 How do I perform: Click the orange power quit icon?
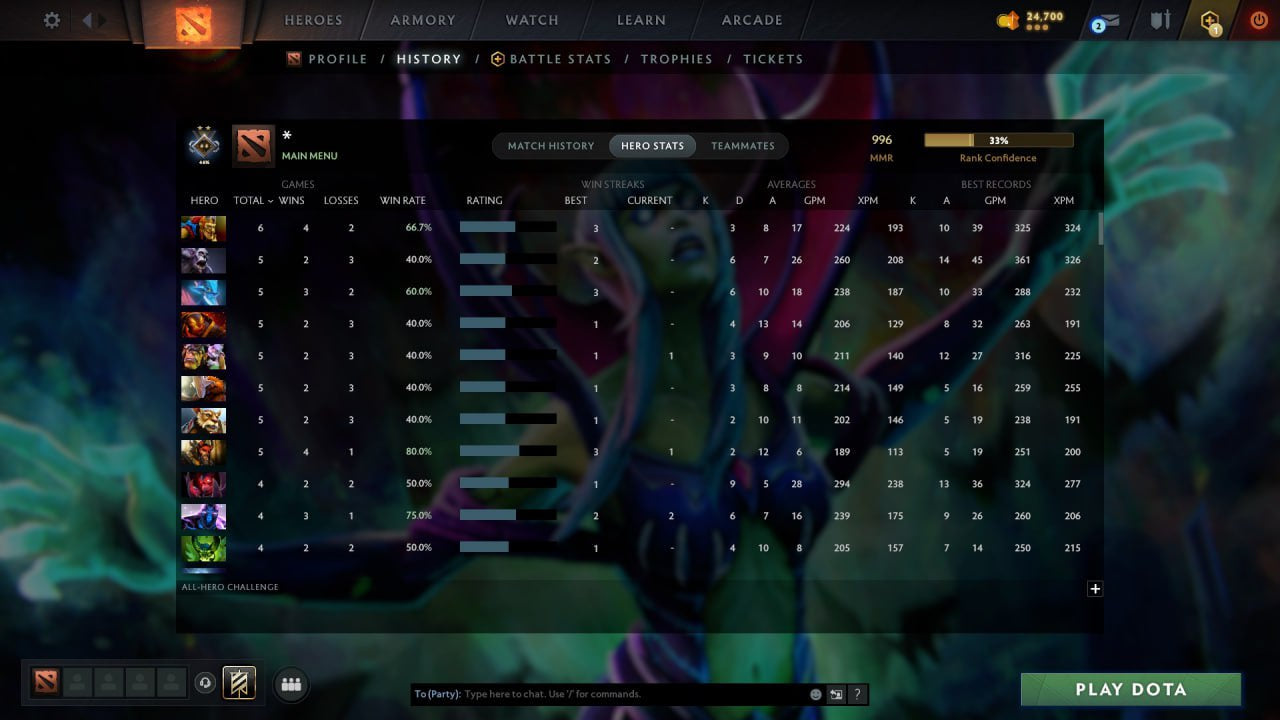click(x=1258, y=17)
